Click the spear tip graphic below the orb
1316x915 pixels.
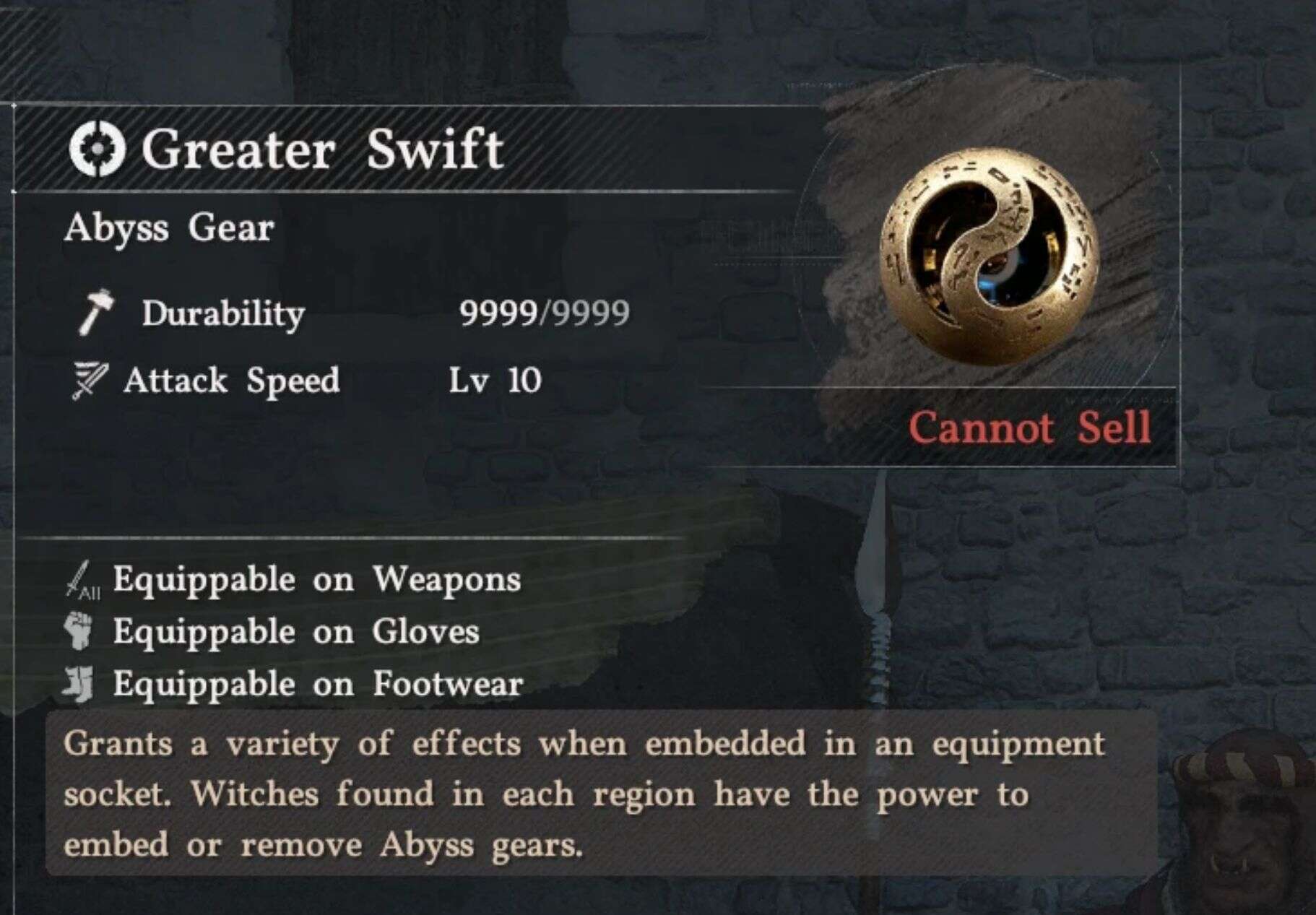point(878,571)
